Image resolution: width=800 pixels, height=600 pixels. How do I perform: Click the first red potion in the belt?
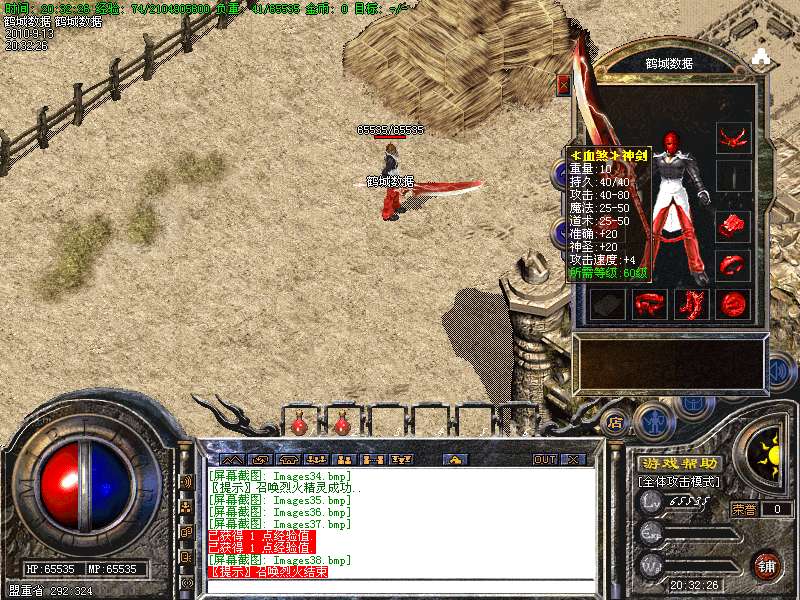[299, 425]
